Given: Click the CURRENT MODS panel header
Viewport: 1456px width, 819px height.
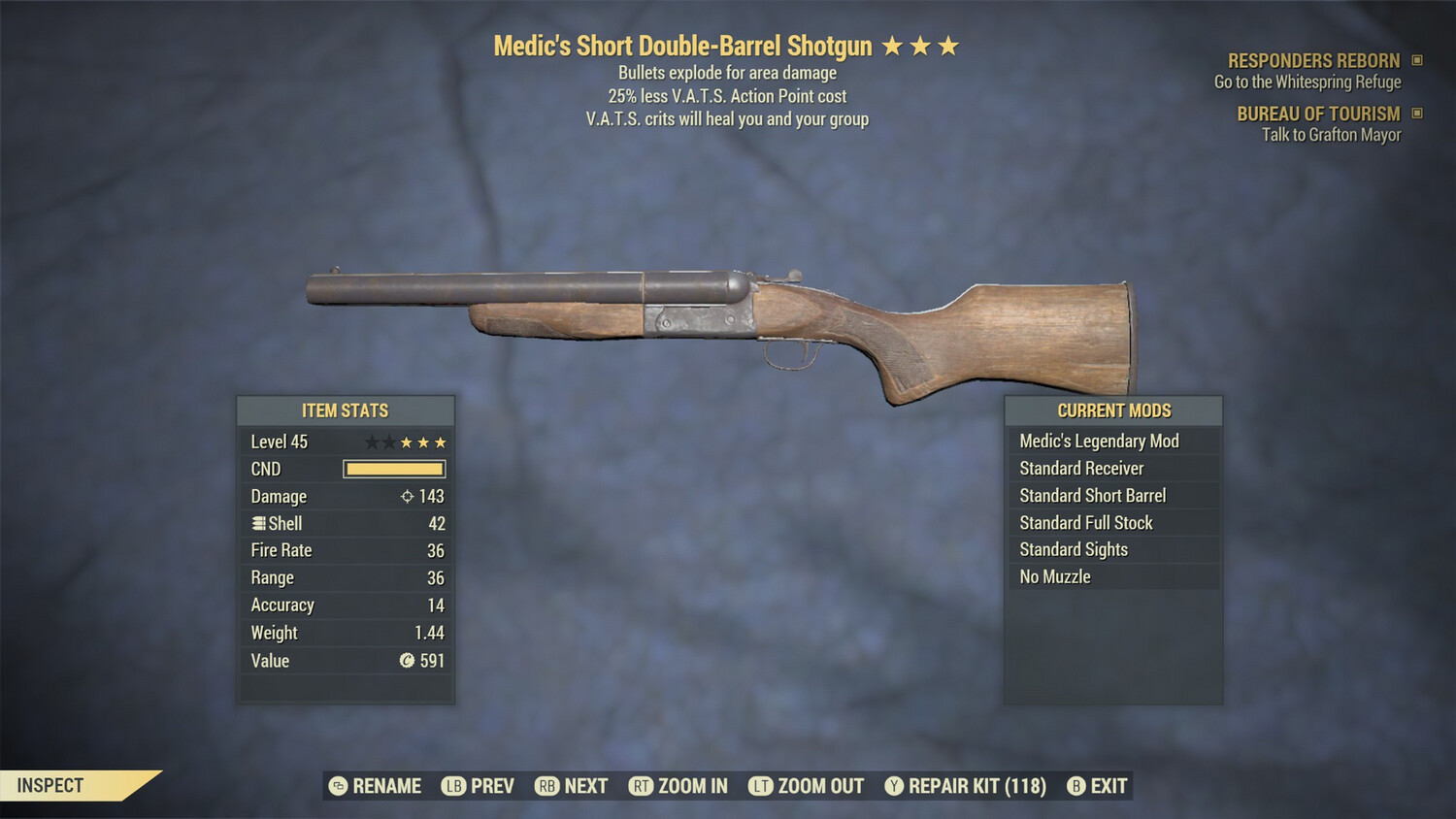Looking at the screenshot, I should pyautogui.click(x=1113, y=410).
